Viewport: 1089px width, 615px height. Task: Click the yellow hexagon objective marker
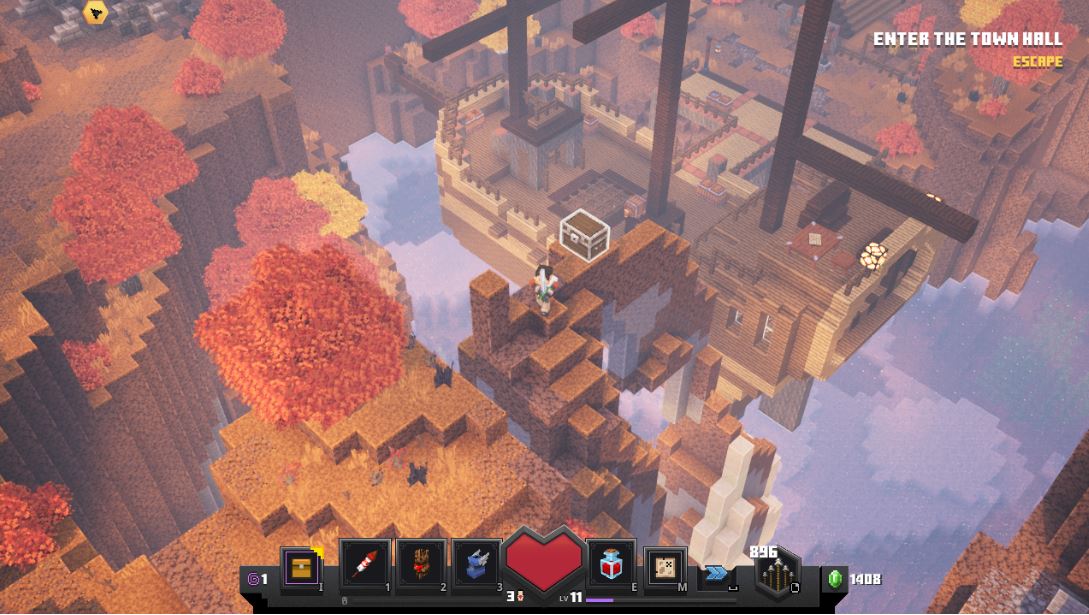coord(97,13)
